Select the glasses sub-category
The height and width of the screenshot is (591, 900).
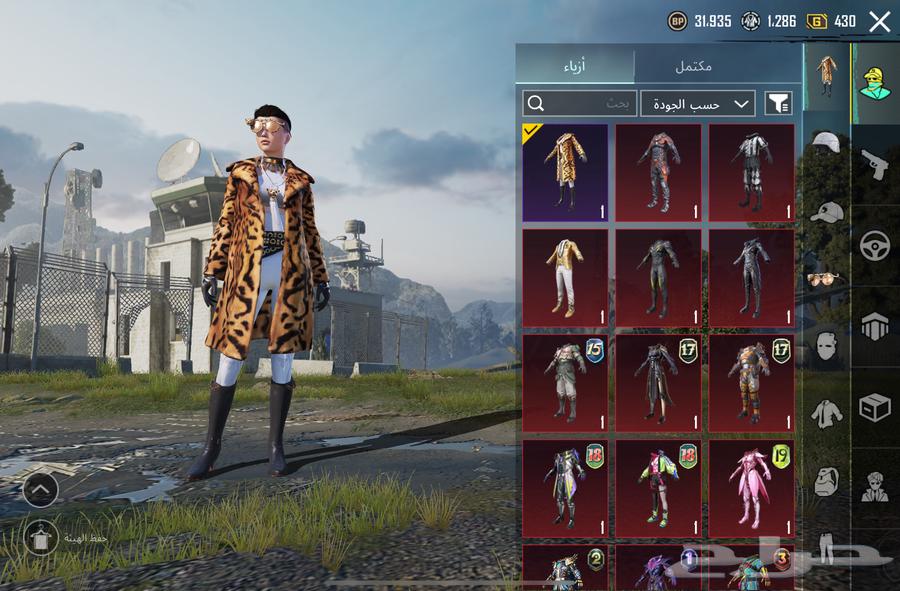(826, 279)
